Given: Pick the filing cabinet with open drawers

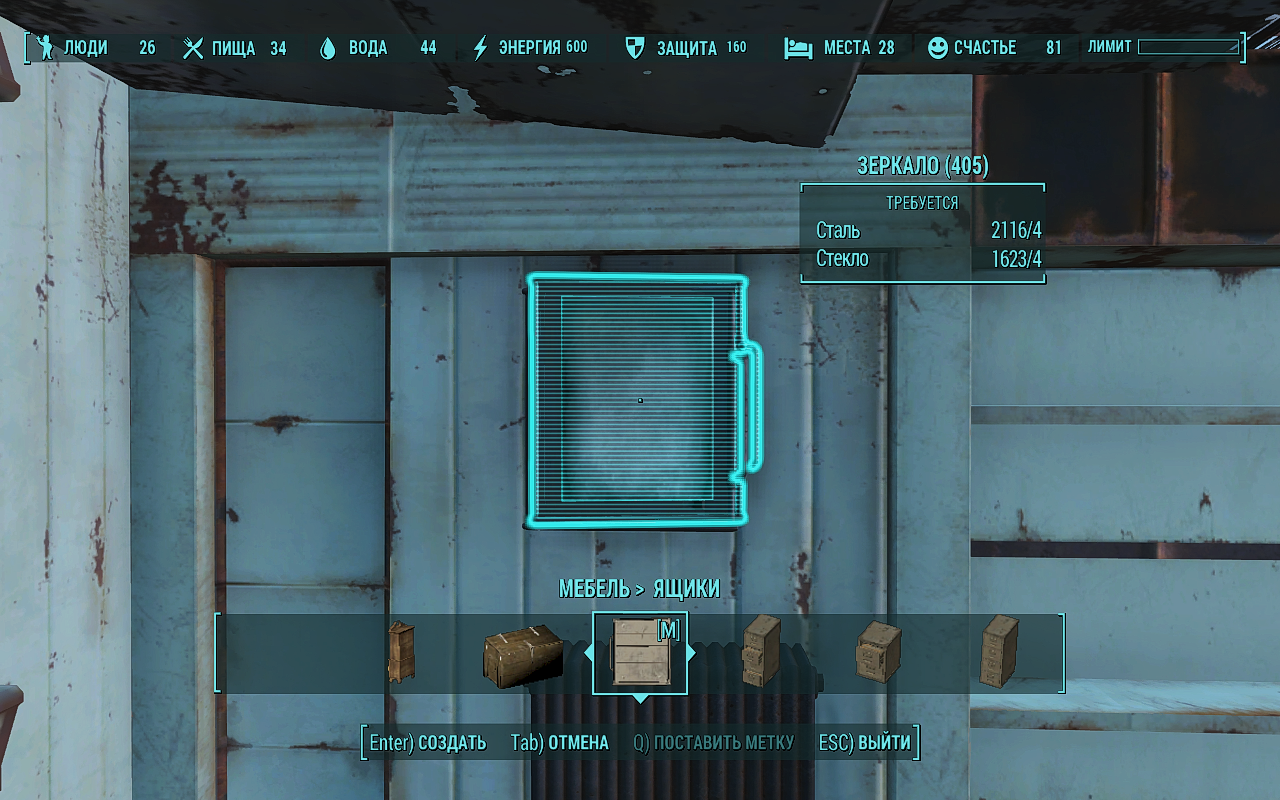Looking at the screenshot, I should click(761, 651).
